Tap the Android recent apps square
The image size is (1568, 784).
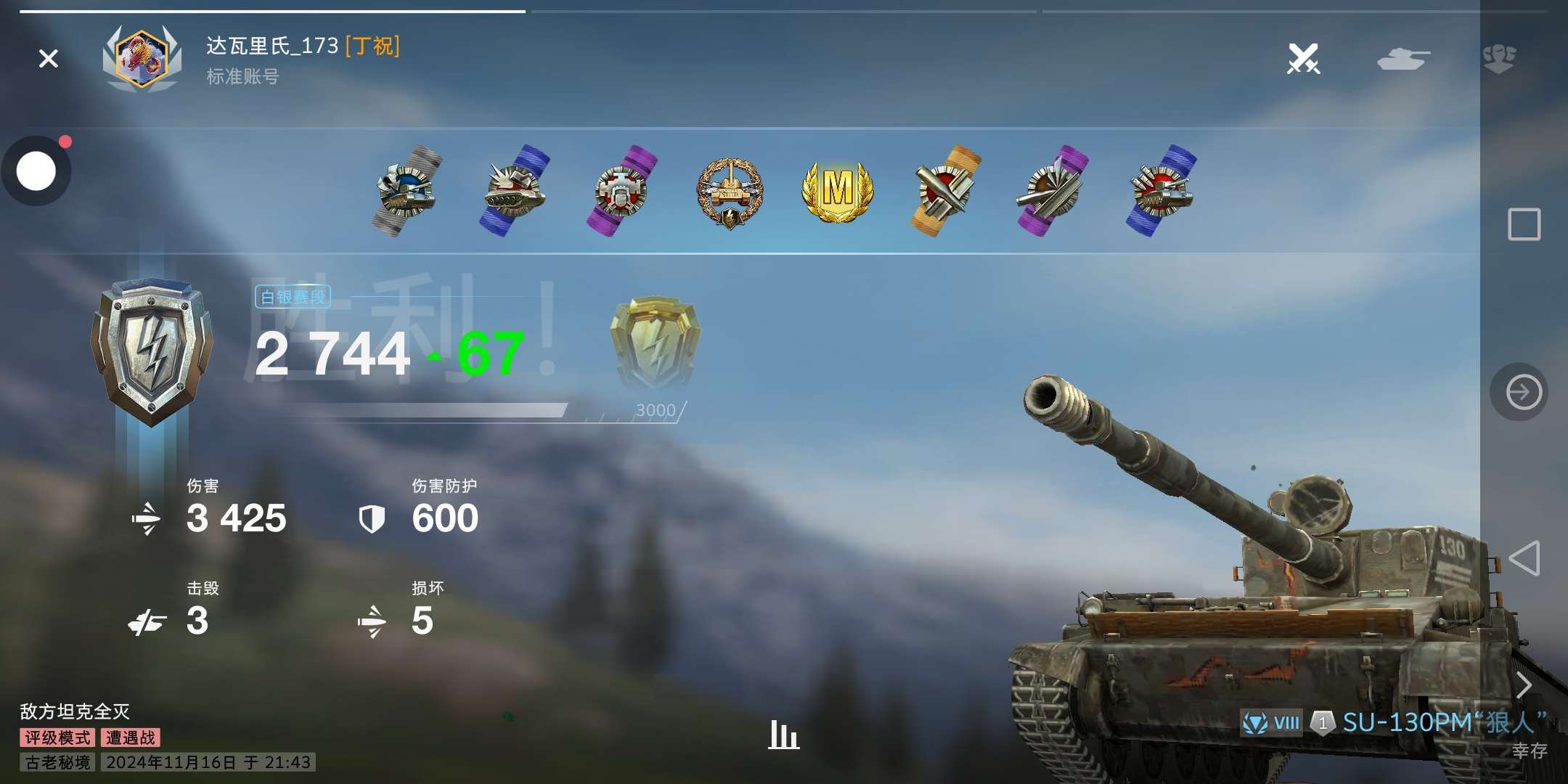click(1524, 224)
